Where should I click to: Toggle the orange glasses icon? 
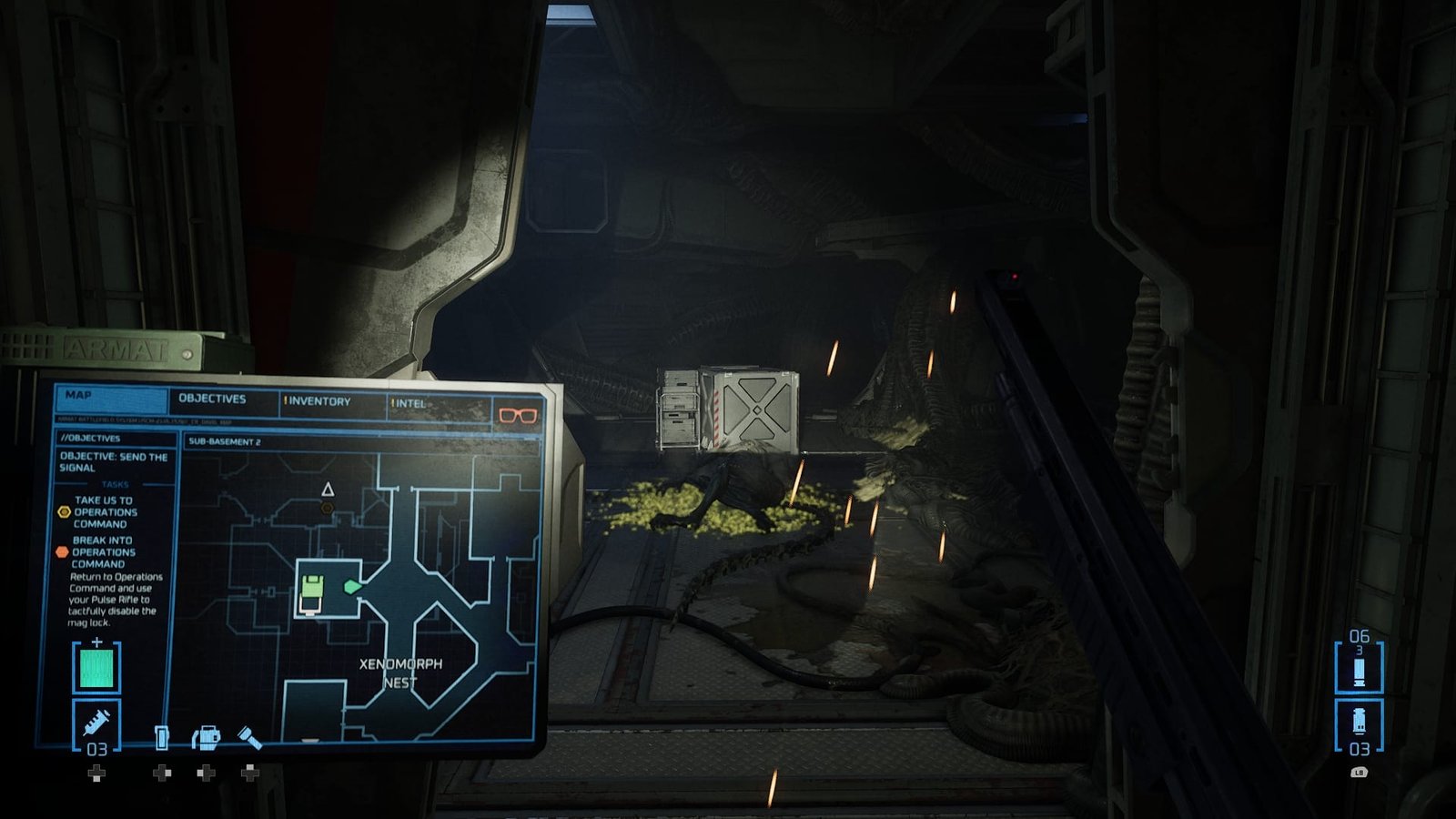[518, 416]
